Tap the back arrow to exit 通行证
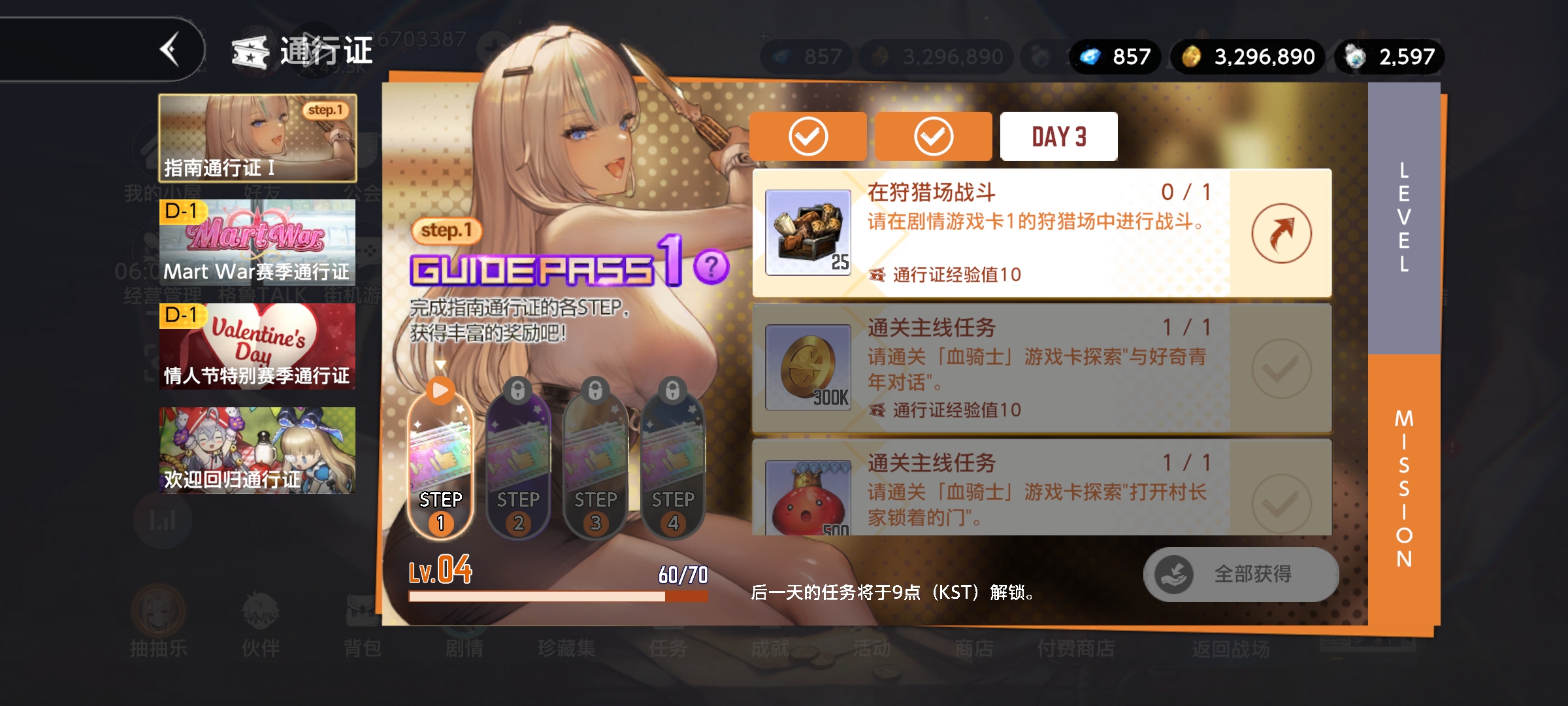The width and height of the screenshot is (1568, 706). coord(171,50)
